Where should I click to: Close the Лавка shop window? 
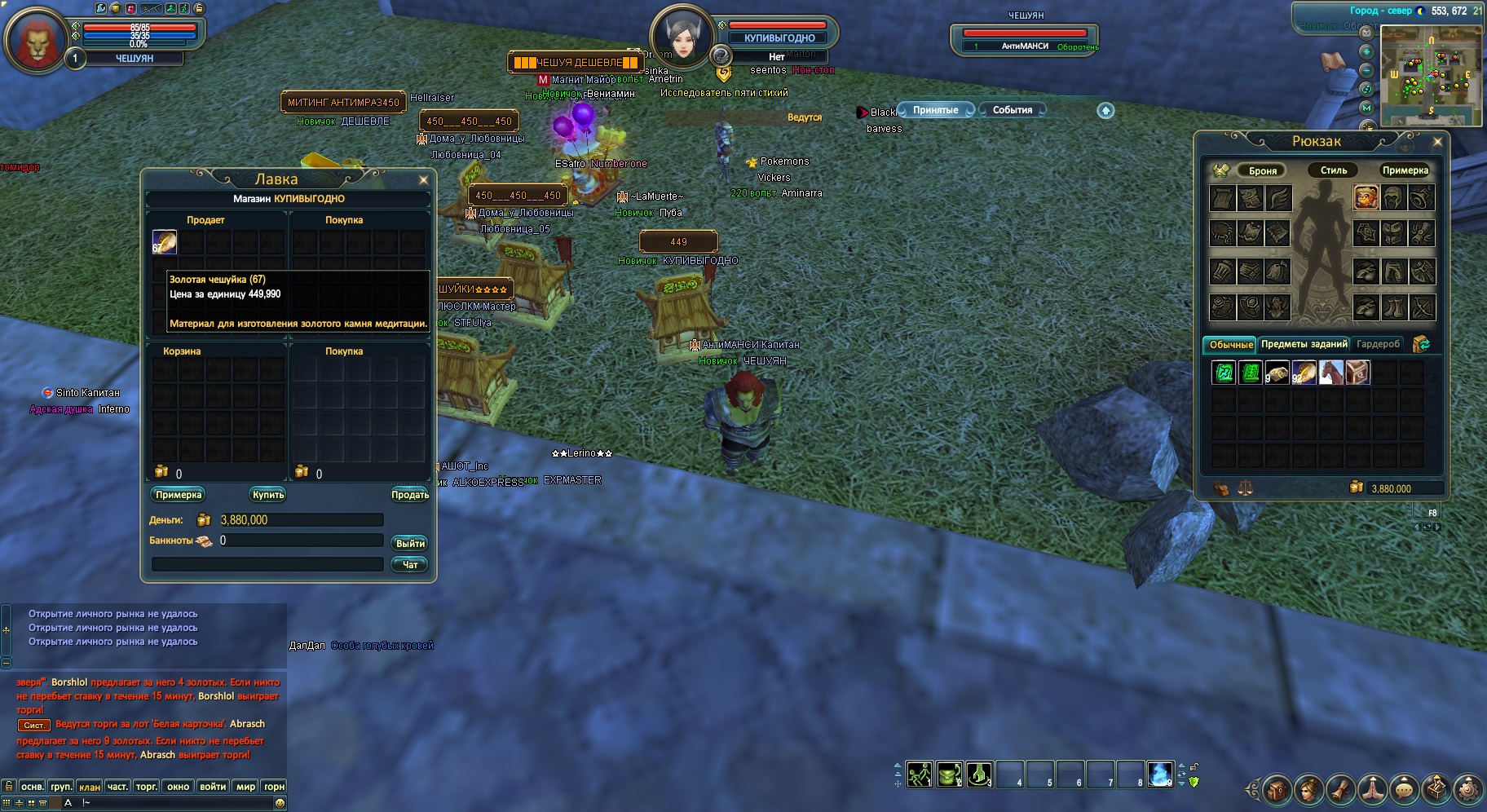pyautogui.click(x=423, y=180)
